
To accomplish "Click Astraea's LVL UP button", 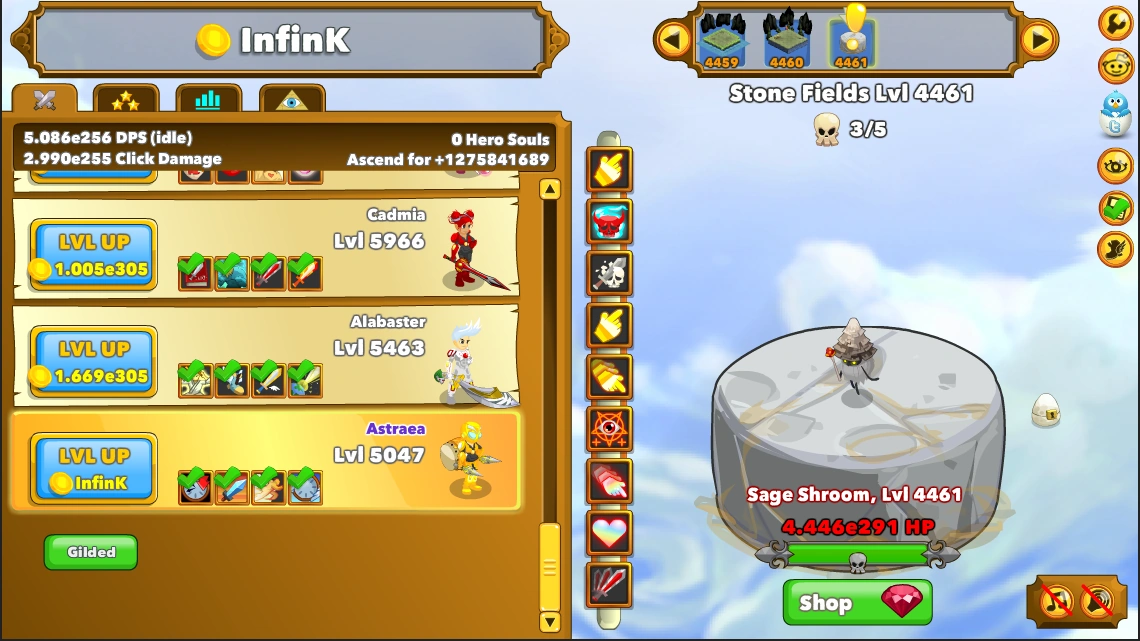I will pyautogui.click(x=93, y=469).
